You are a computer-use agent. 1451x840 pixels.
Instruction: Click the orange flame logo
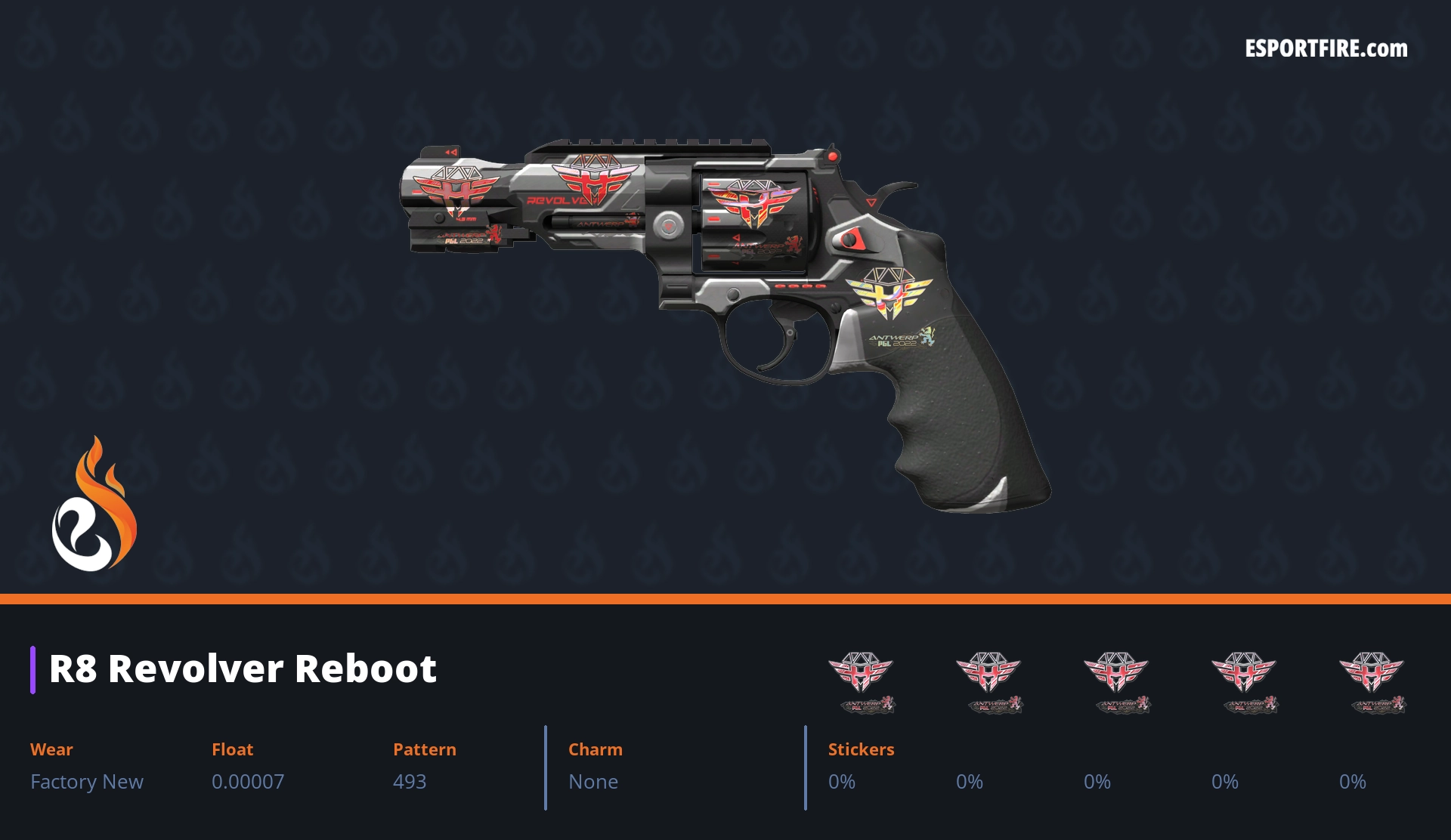(94, 505)
